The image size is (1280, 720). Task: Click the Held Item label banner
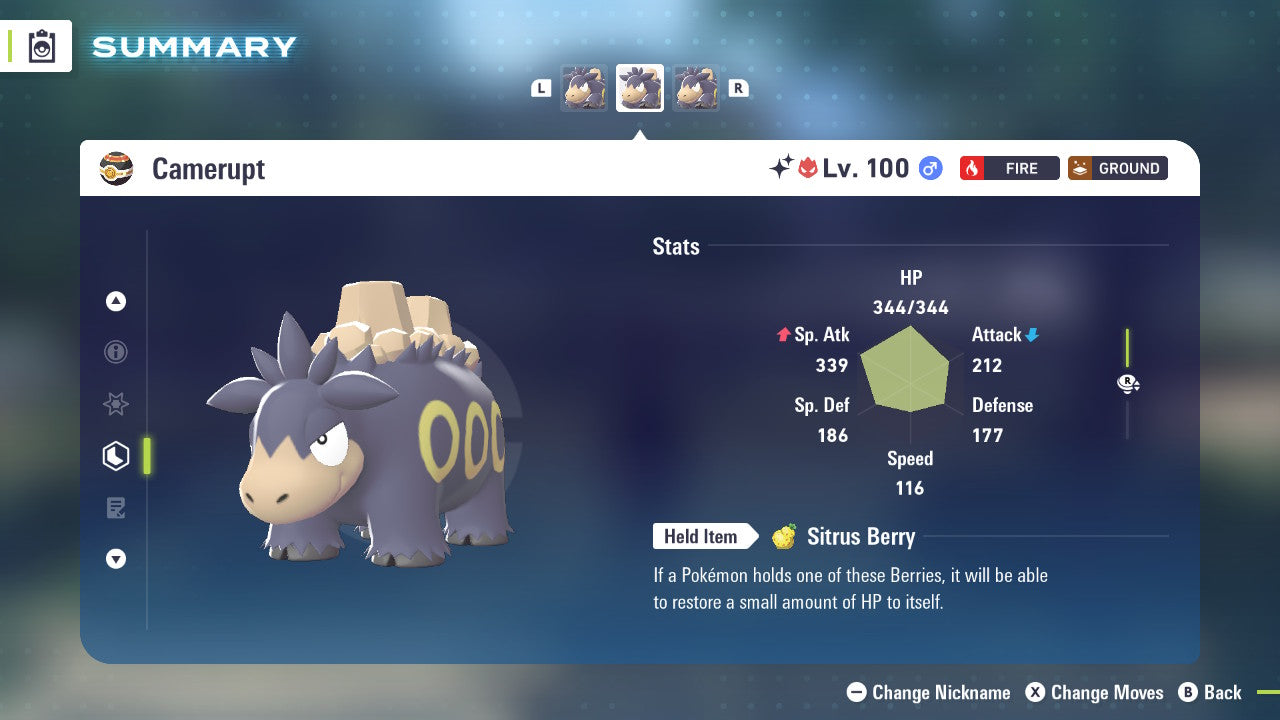(702, 537)
